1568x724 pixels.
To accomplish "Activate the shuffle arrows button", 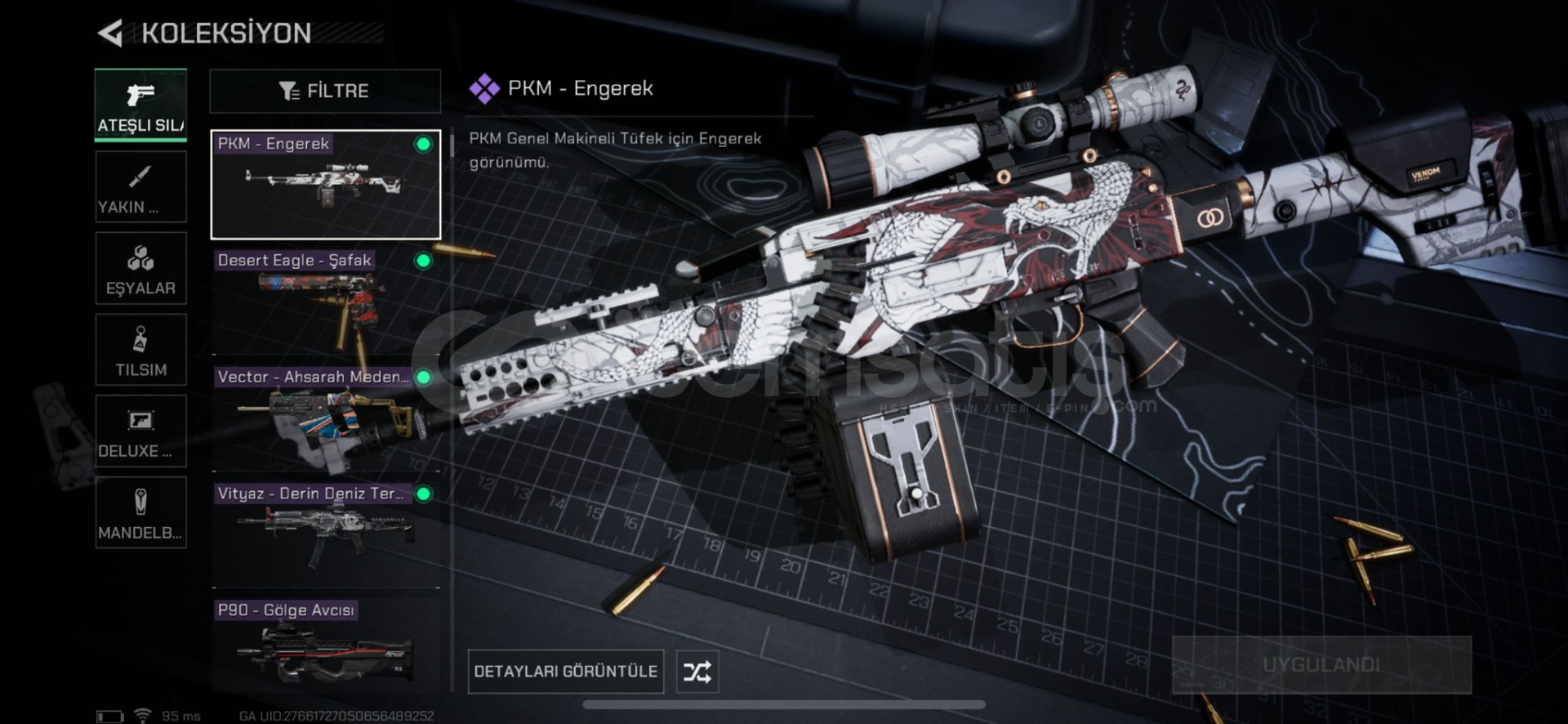I will [x=697, y=672].
